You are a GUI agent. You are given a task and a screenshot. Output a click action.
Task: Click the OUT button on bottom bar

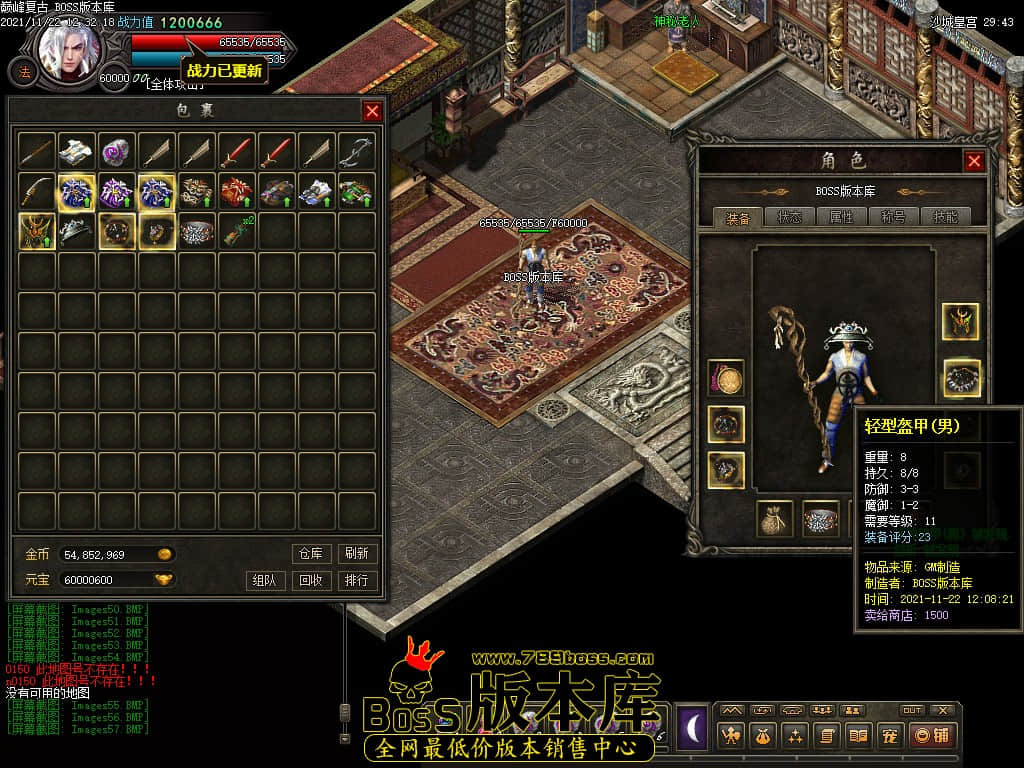pos(911,710)
